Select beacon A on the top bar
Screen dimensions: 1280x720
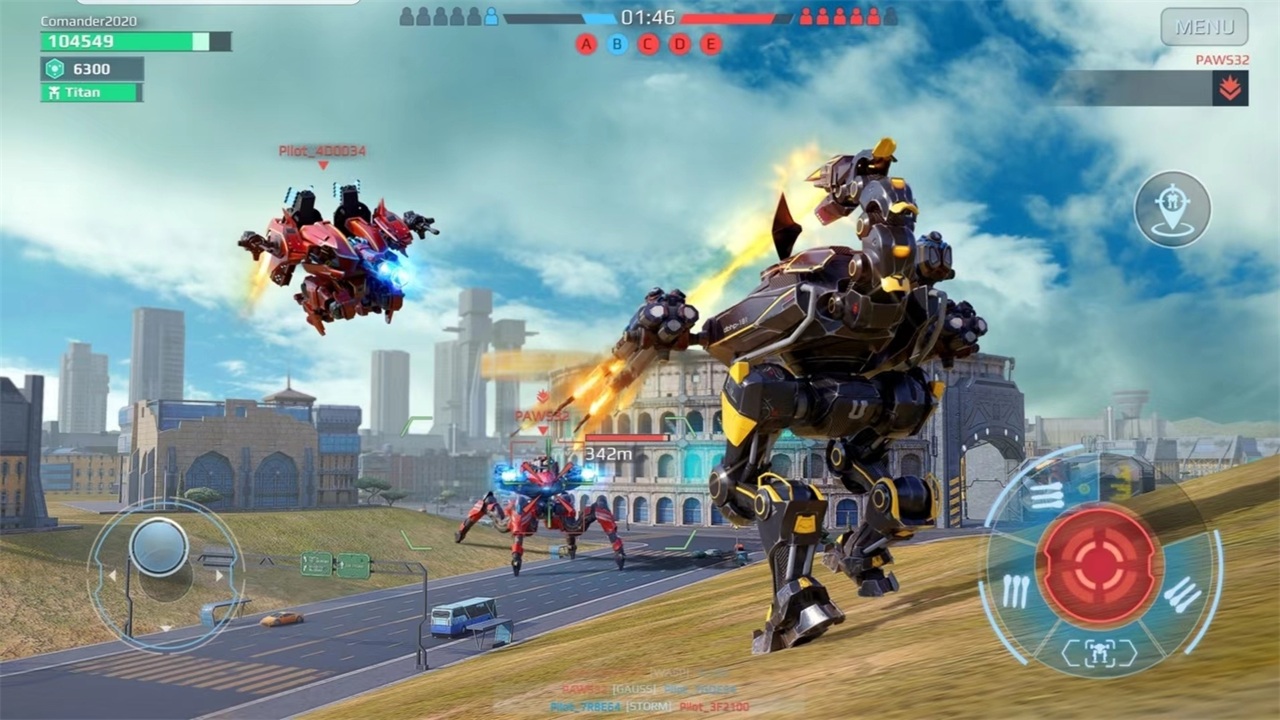pos(586,45)
